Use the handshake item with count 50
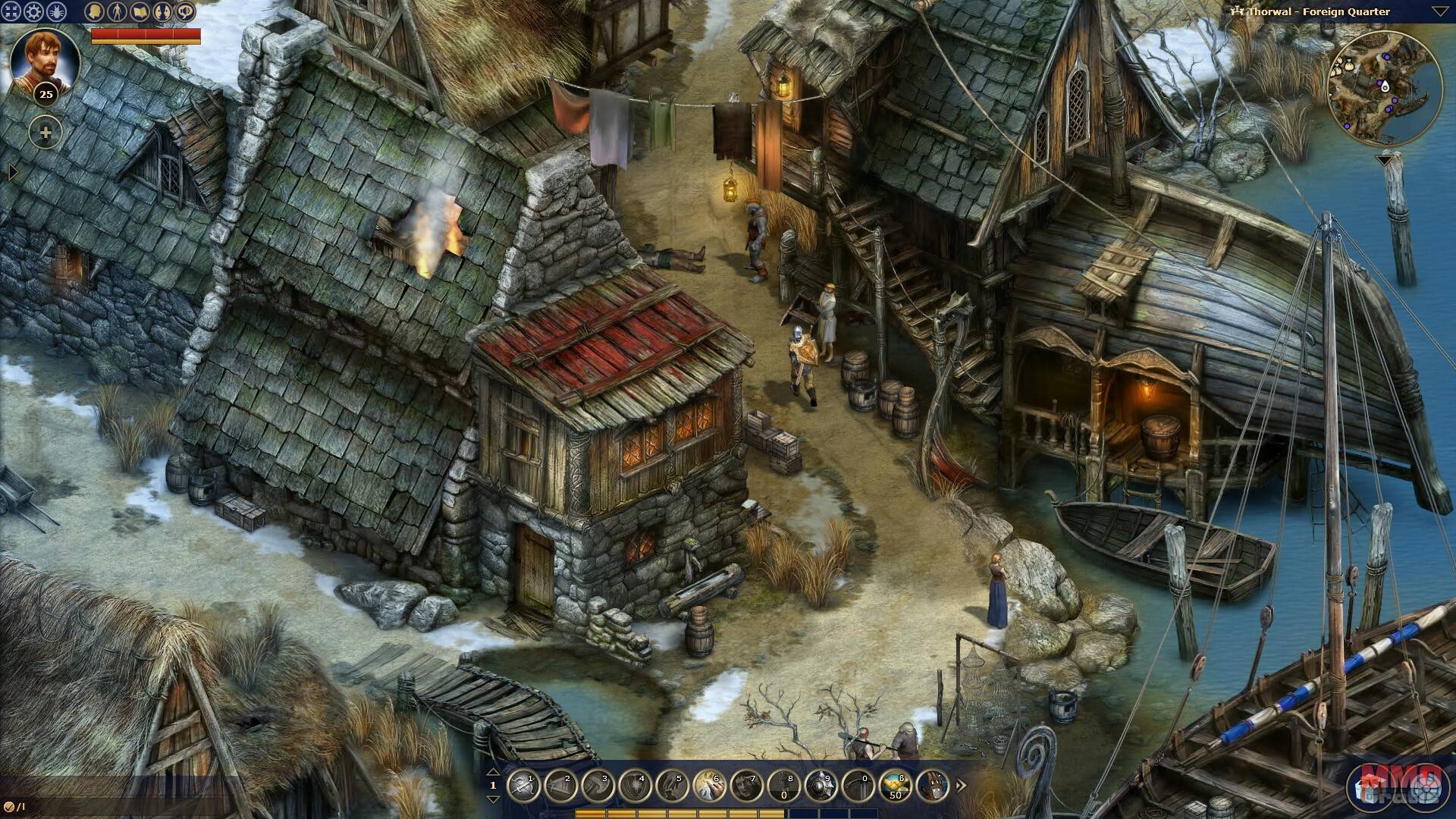This screenshot has height=819, width=1456. tap(895, 786)
